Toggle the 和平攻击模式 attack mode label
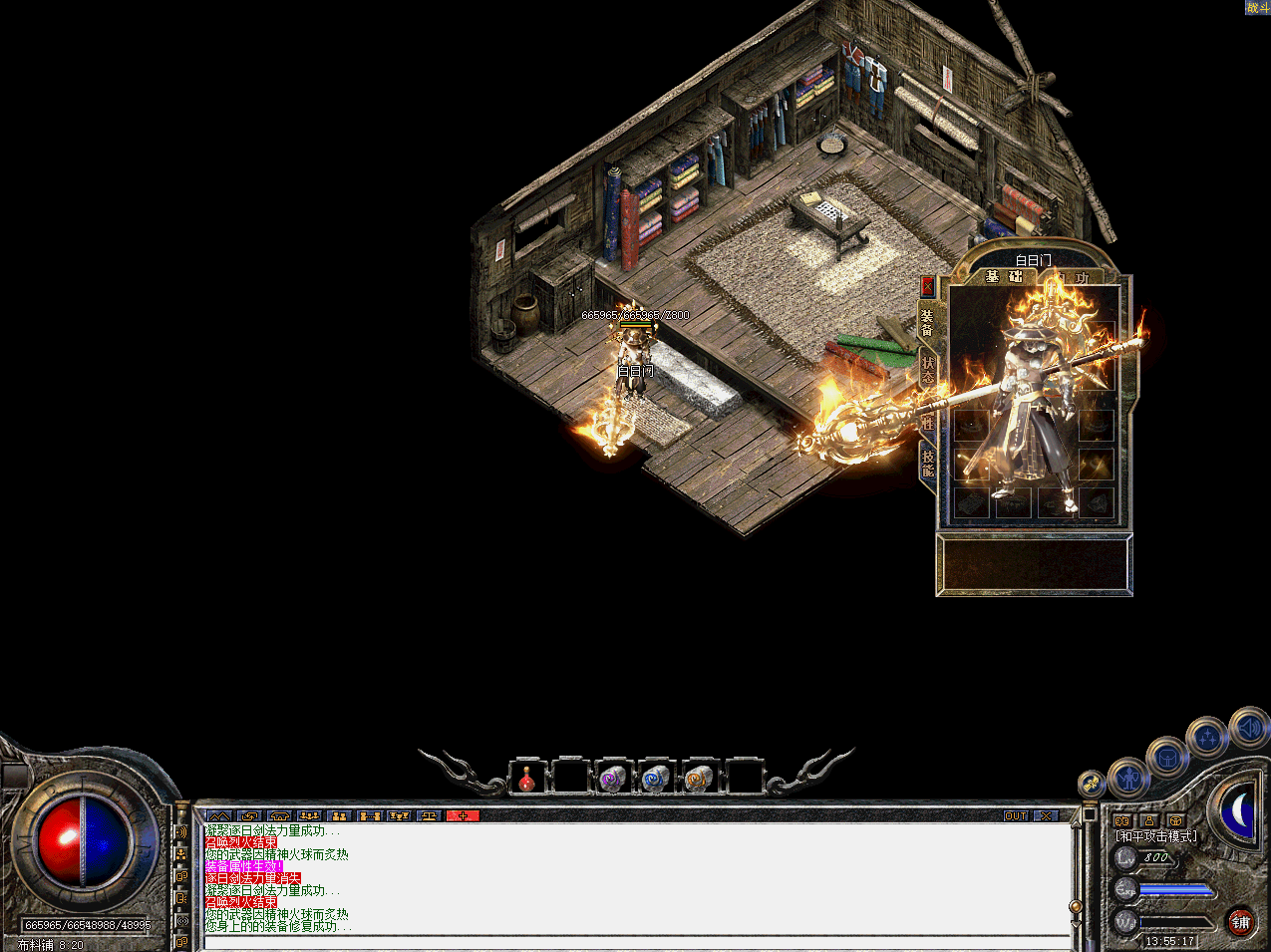1271x952 pixels. click(x=1156, y=836)
